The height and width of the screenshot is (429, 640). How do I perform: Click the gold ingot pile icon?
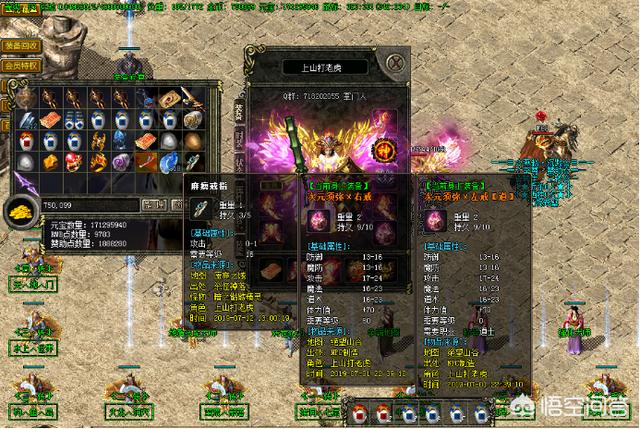(x=20, y=209)
